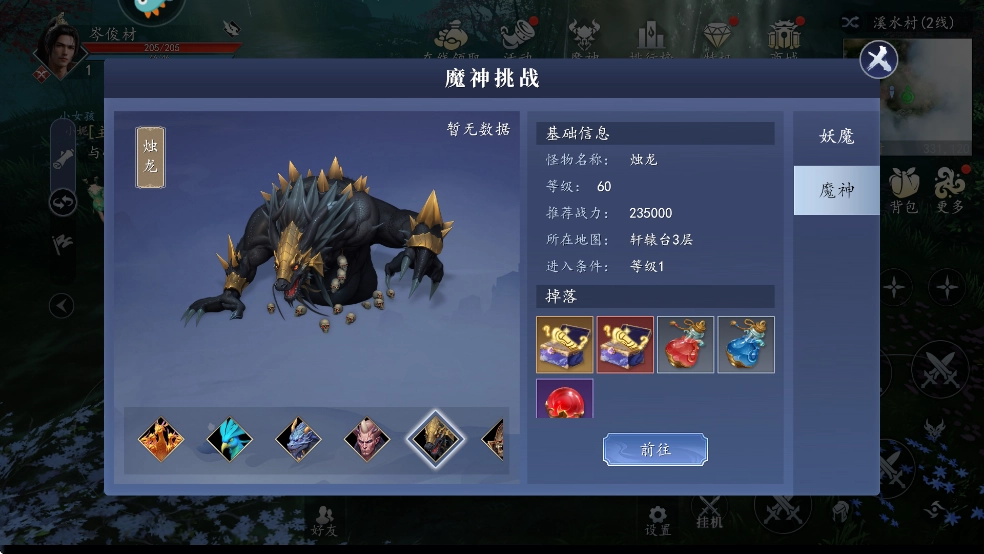Inspect the red-background treasure chest drop
This screenshot has height=554, width=984.
pyautogui.click(x=625, y=345)
